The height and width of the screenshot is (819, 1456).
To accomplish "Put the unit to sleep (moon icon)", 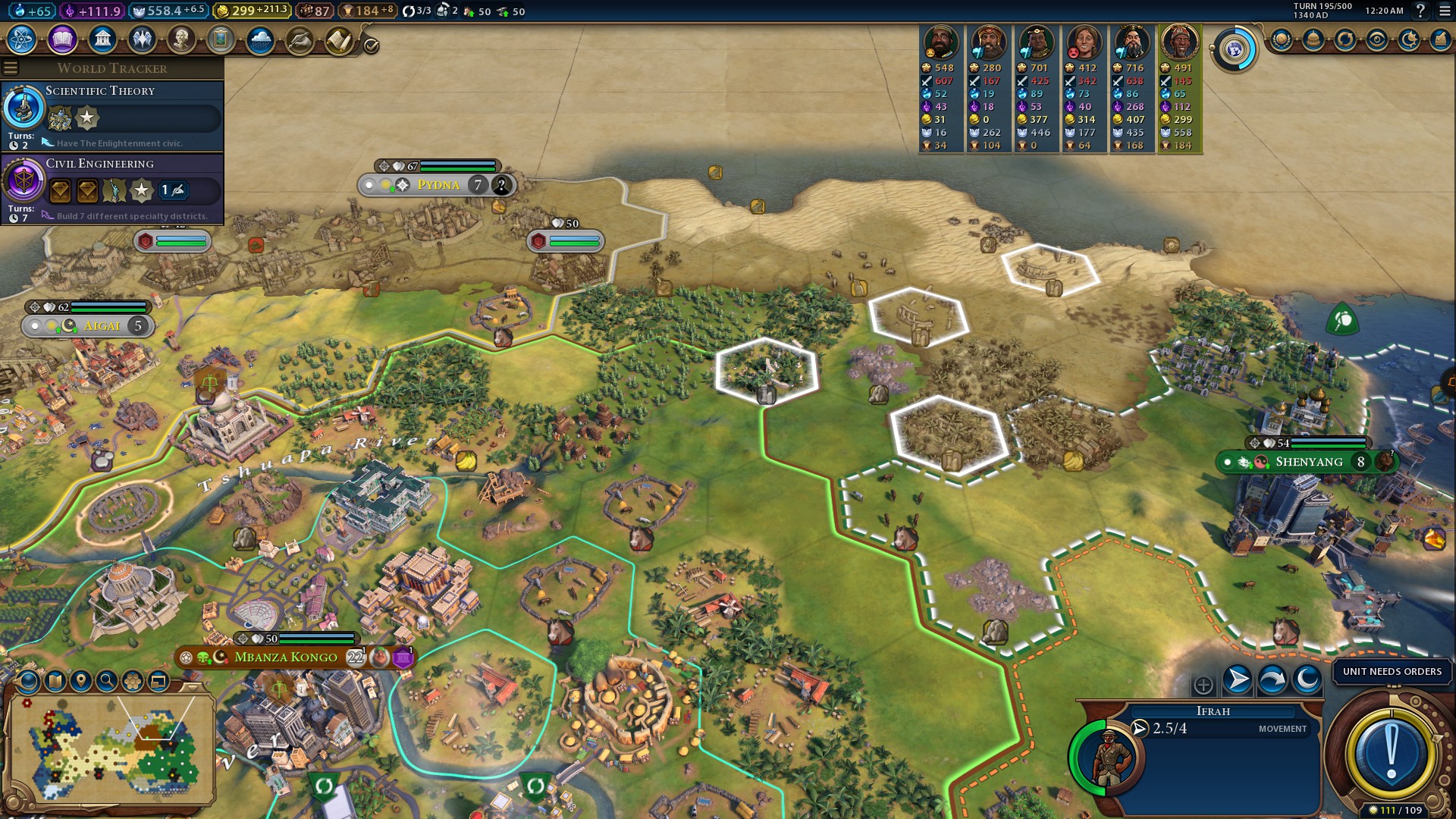I will coord(1307,679).
